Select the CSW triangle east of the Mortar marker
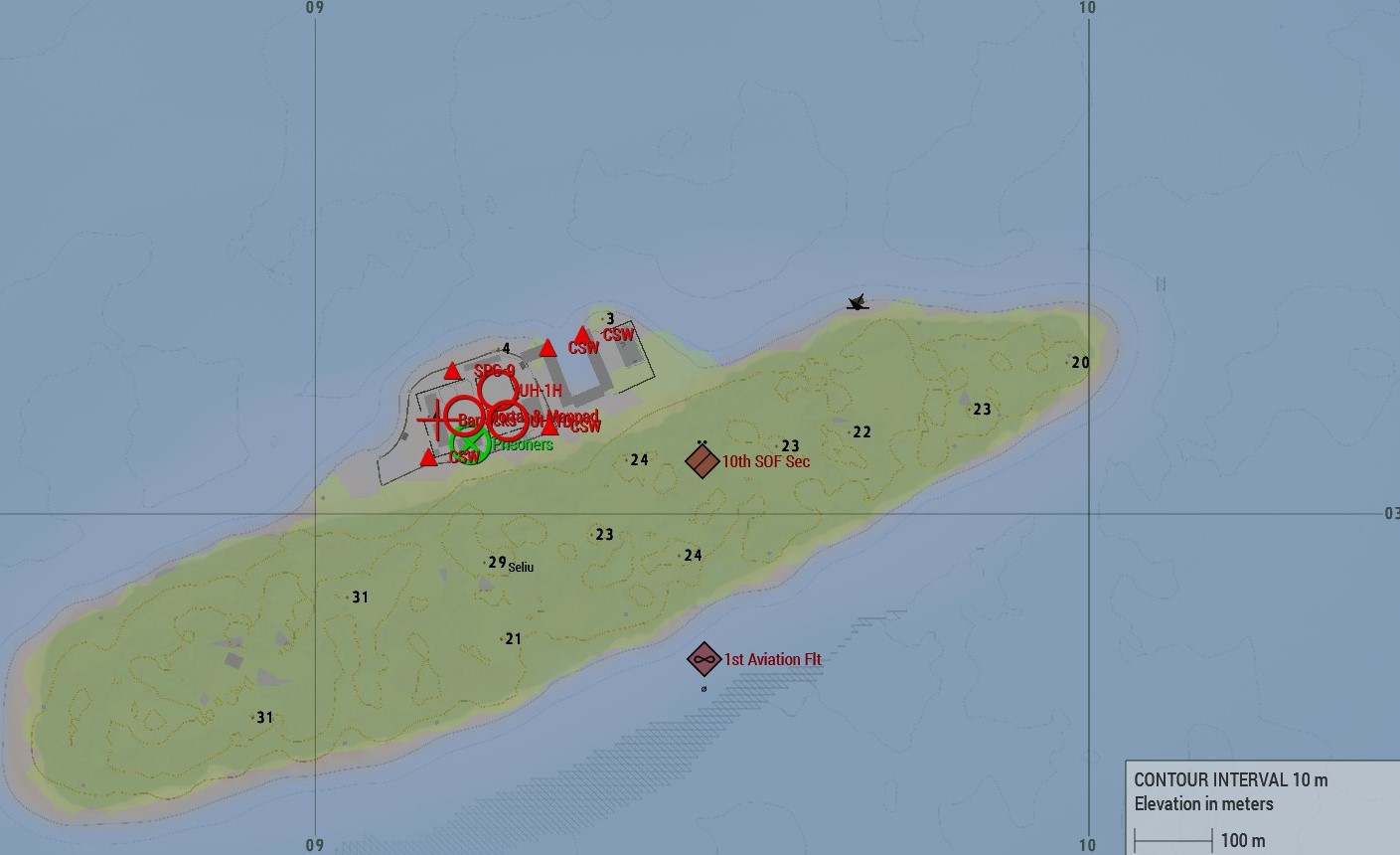Image resolution: width=1400 pixels, height=855 pixels. pyautogui.click(x=548, y=427)
